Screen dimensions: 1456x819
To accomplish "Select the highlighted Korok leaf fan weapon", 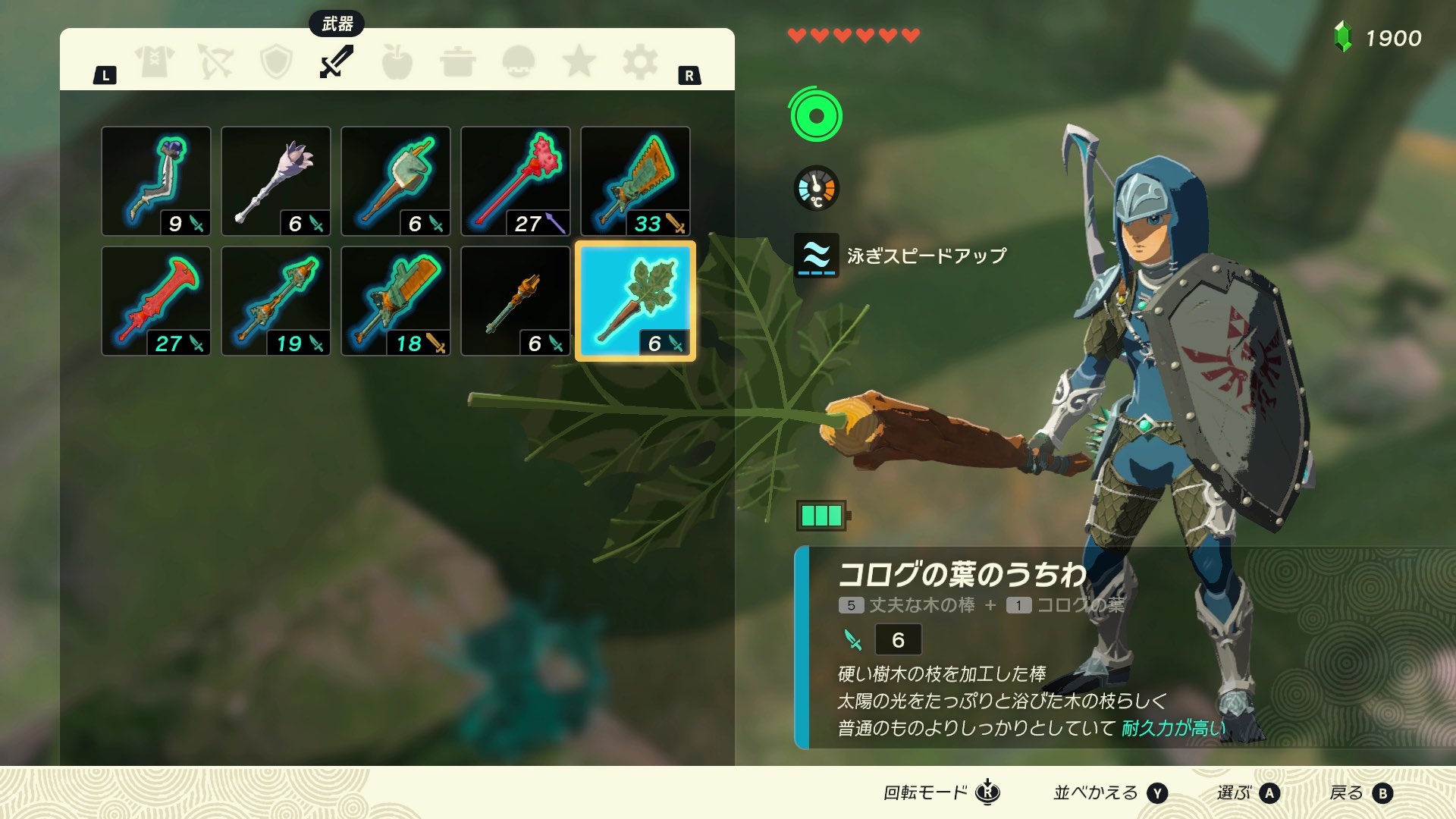I will coord(635,301).
